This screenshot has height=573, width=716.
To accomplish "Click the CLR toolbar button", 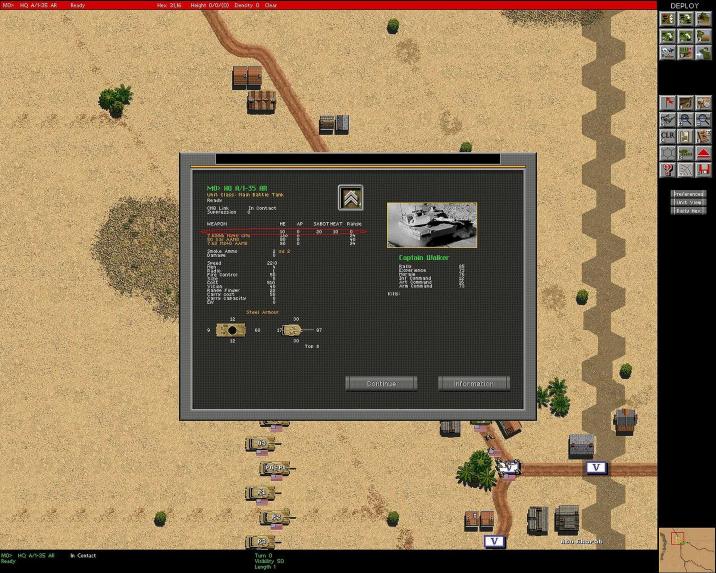I will [x=666, y=136].
